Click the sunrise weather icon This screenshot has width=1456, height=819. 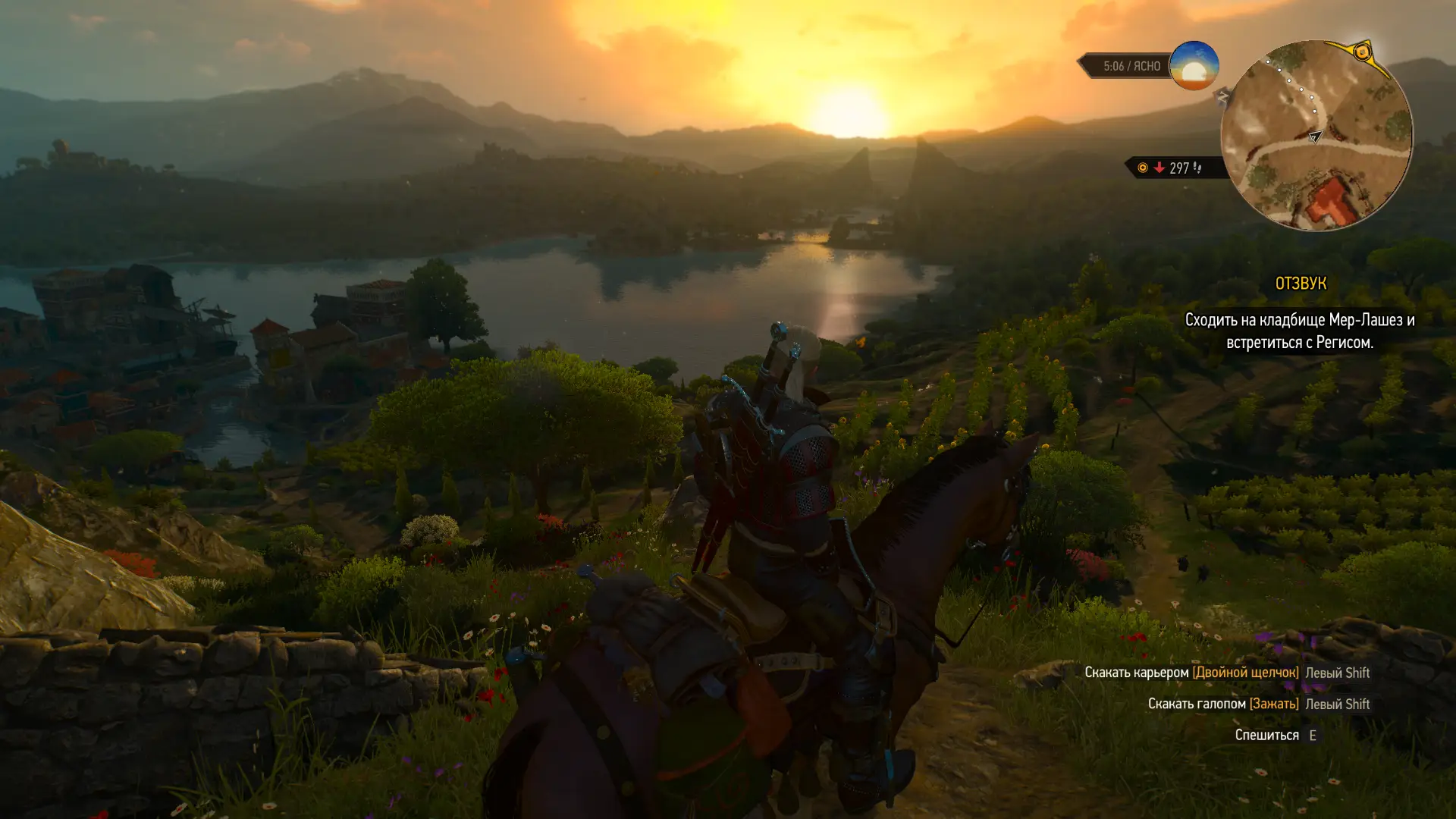point(1194,66)
